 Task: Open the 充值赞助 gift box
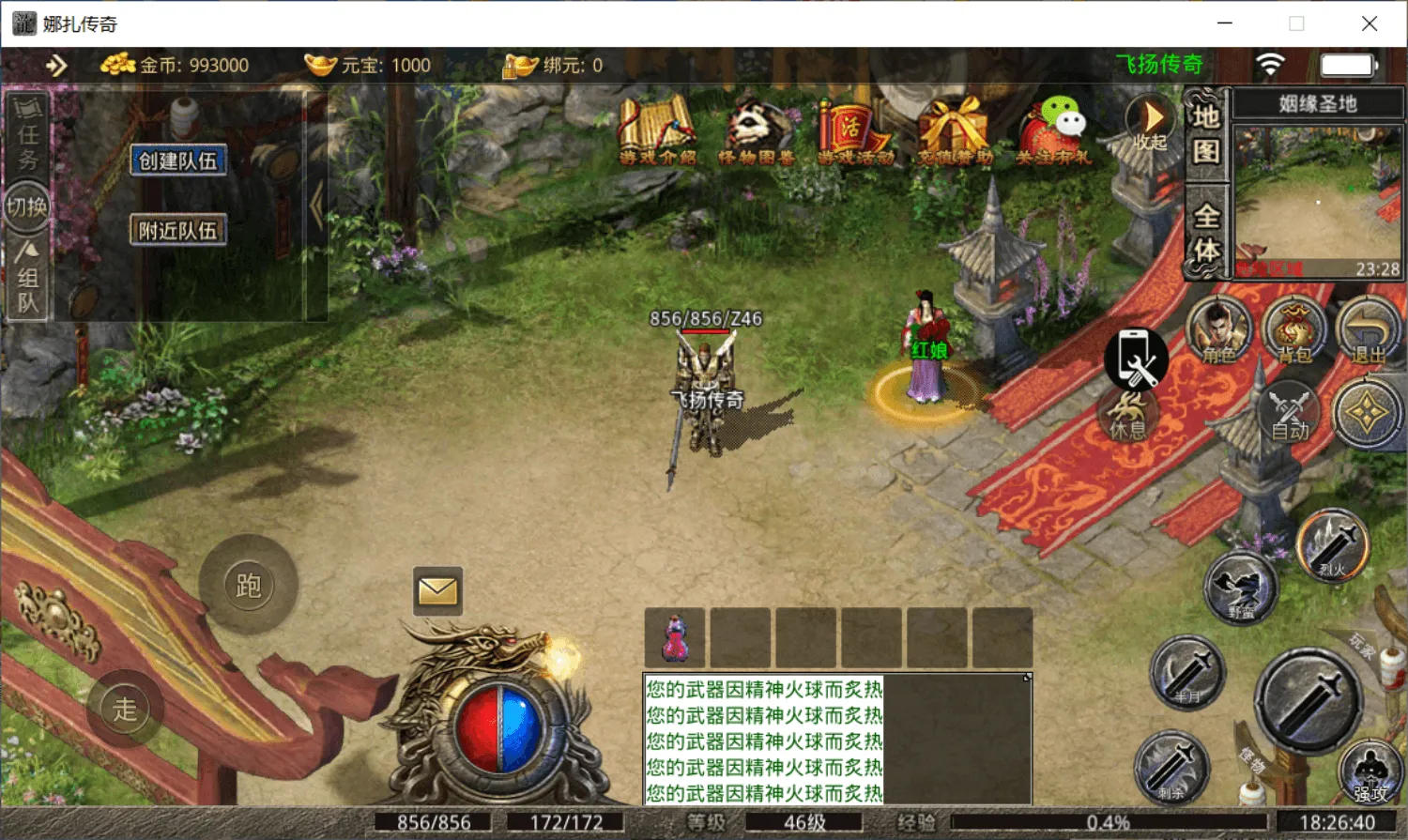[x=955, y=131]
